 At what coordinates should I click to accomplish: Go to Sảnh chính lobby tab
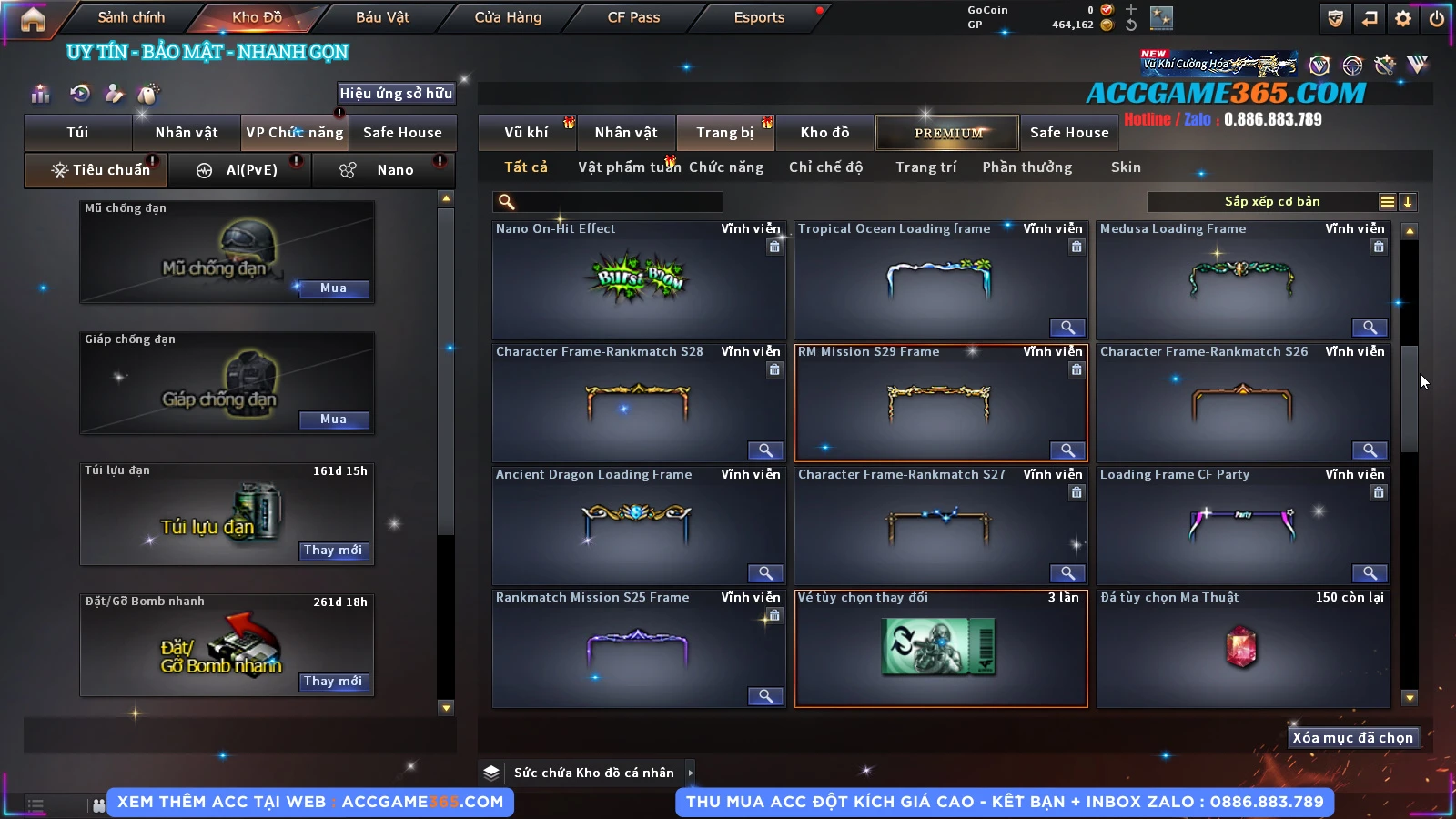point(131,17)
